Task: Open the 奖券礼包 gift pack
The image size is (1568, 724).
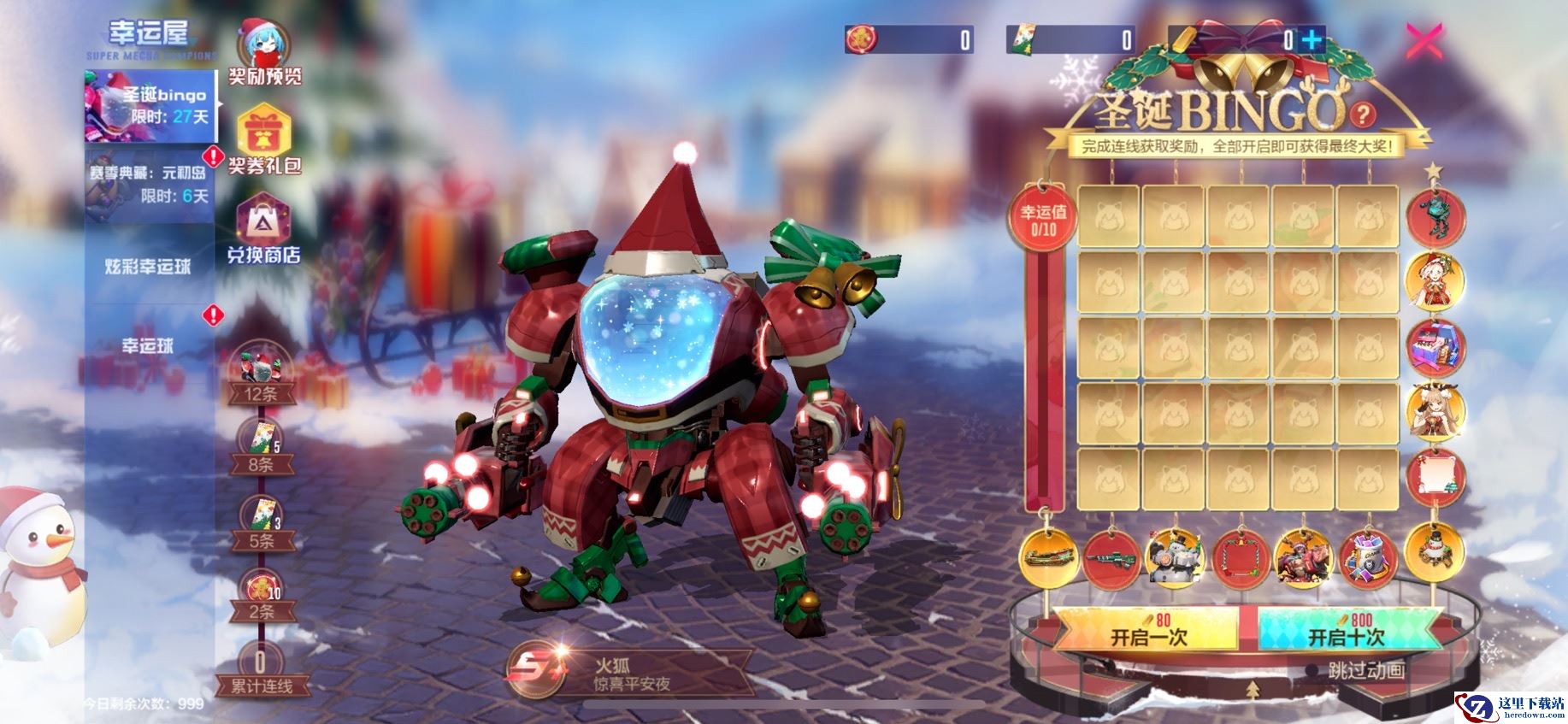Action: pyautogui.click(x=264, y=141)
